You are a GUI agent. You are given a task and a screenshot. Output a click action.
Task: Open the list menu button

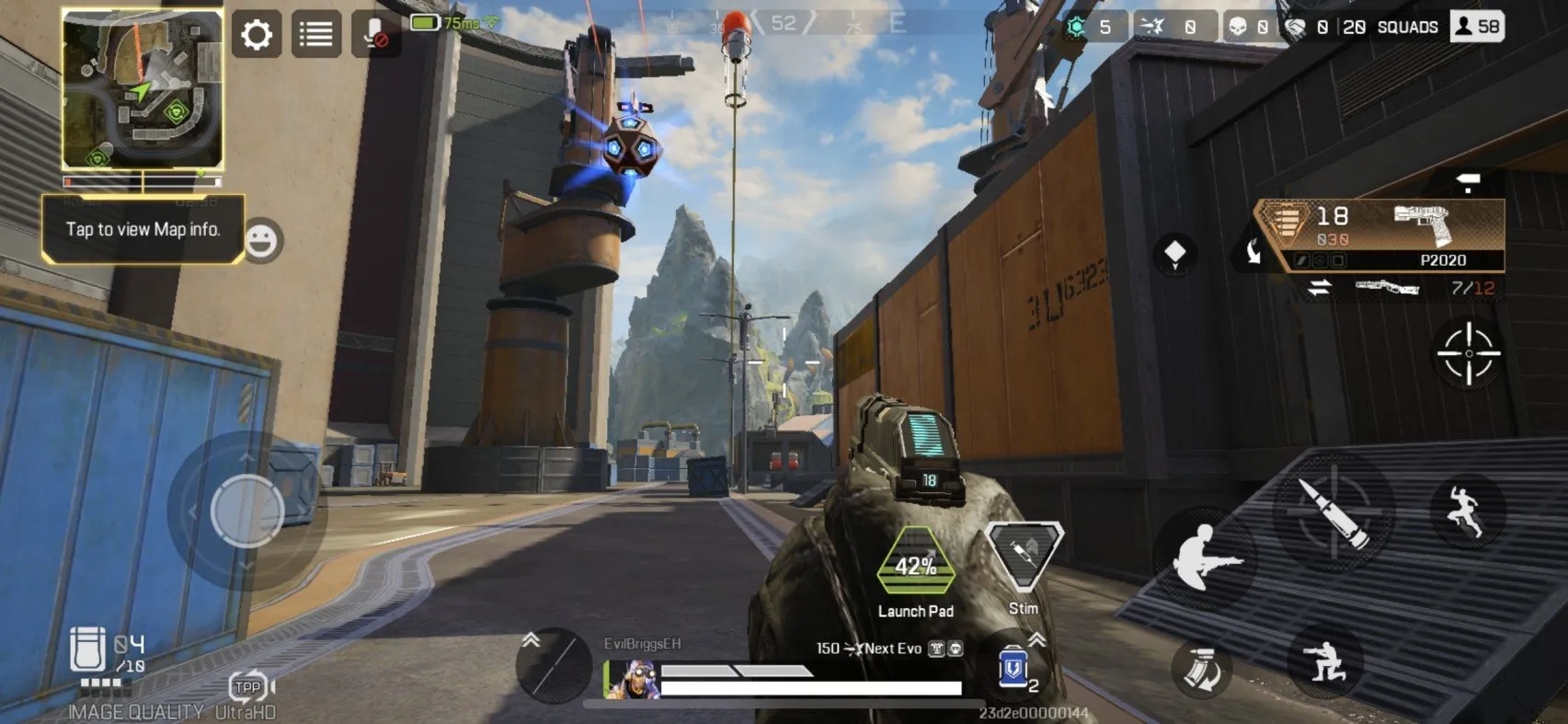(316, 35)
